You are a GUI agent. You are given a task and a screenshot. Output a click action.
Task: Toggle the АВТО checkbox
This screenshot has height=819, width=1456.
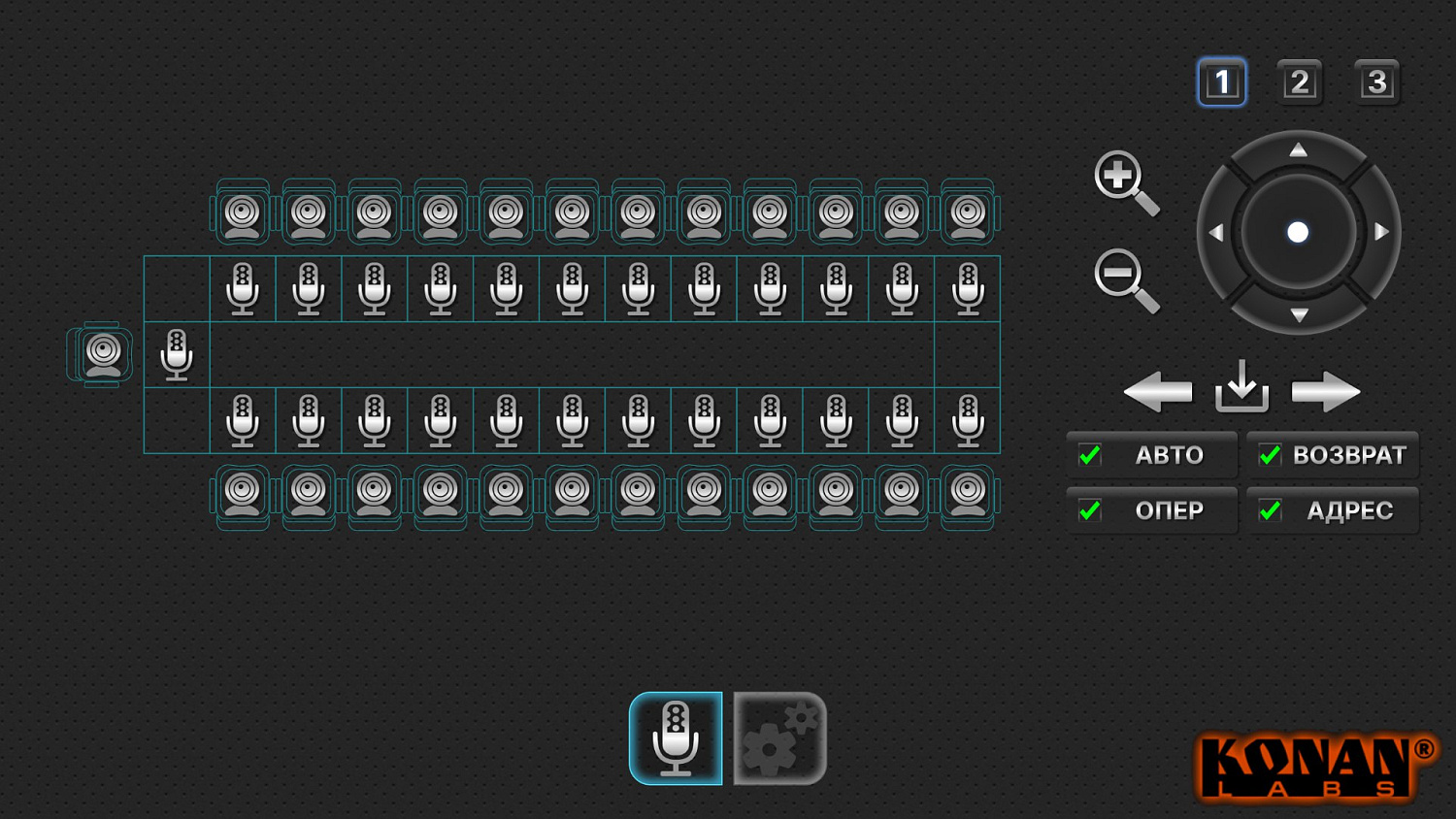[x=1090, y=455]
